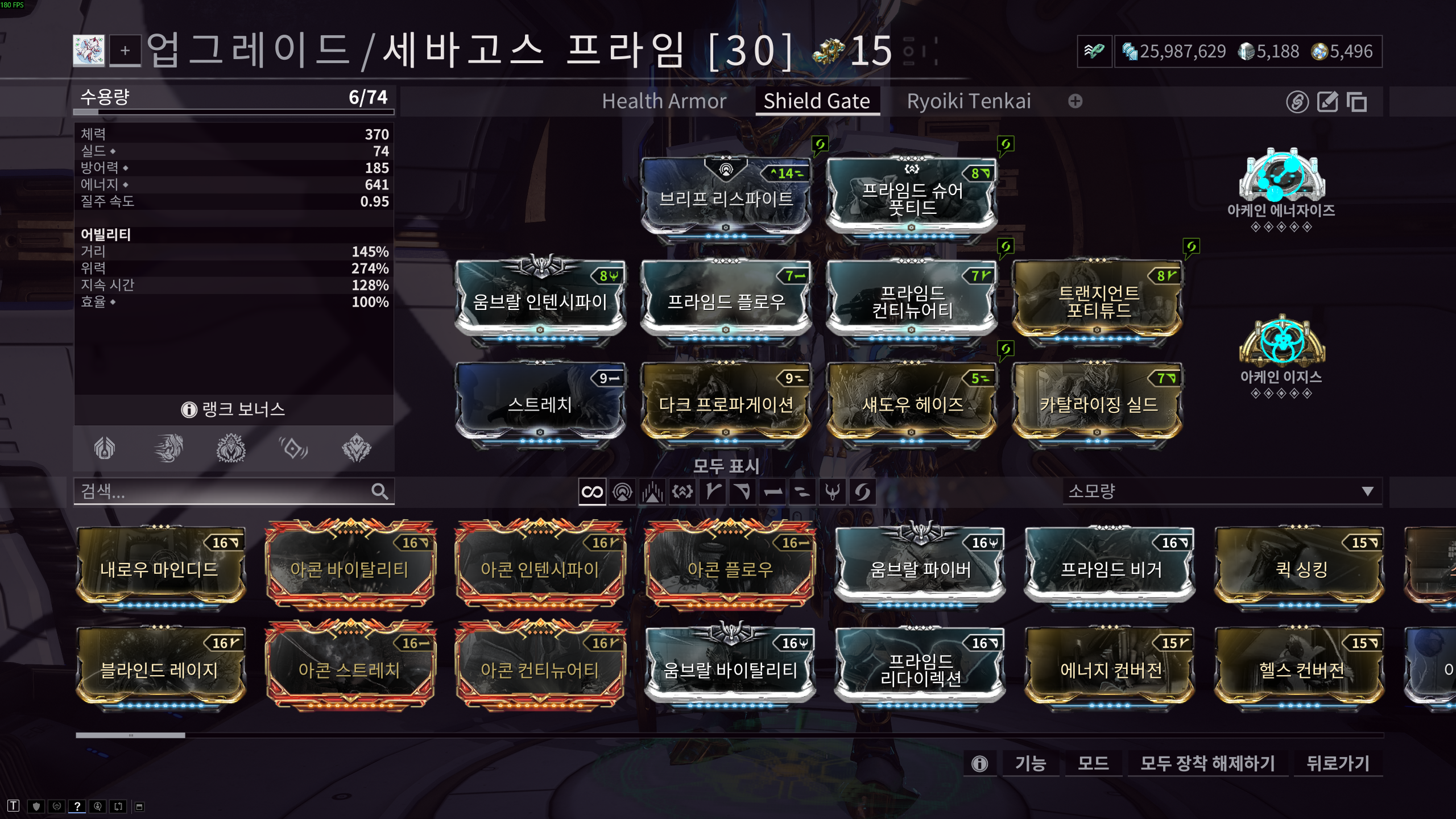
Task: Open the 기능 actions menu
Action: [x=1030, y=763]
